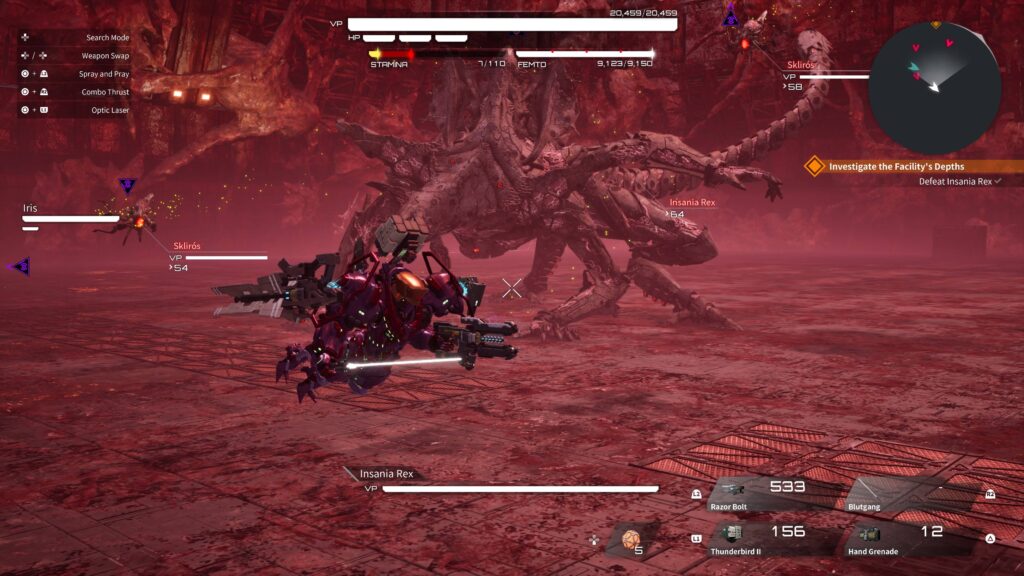This screenshot has height=576, width=1024.
Task: Select the Hand Grenade slot
Action: point(912,538)
